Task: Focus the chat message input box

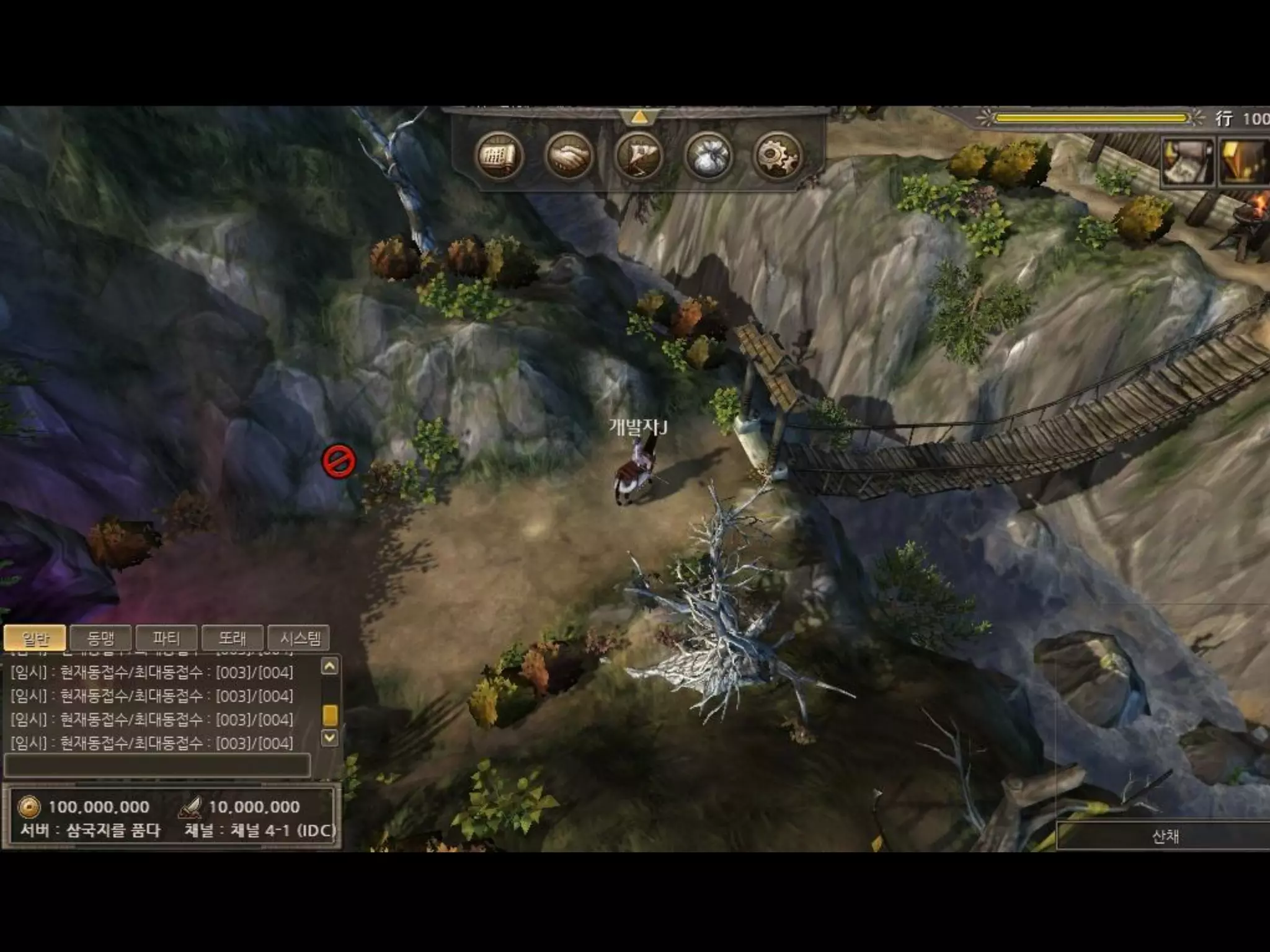Action: pos(158,765)
